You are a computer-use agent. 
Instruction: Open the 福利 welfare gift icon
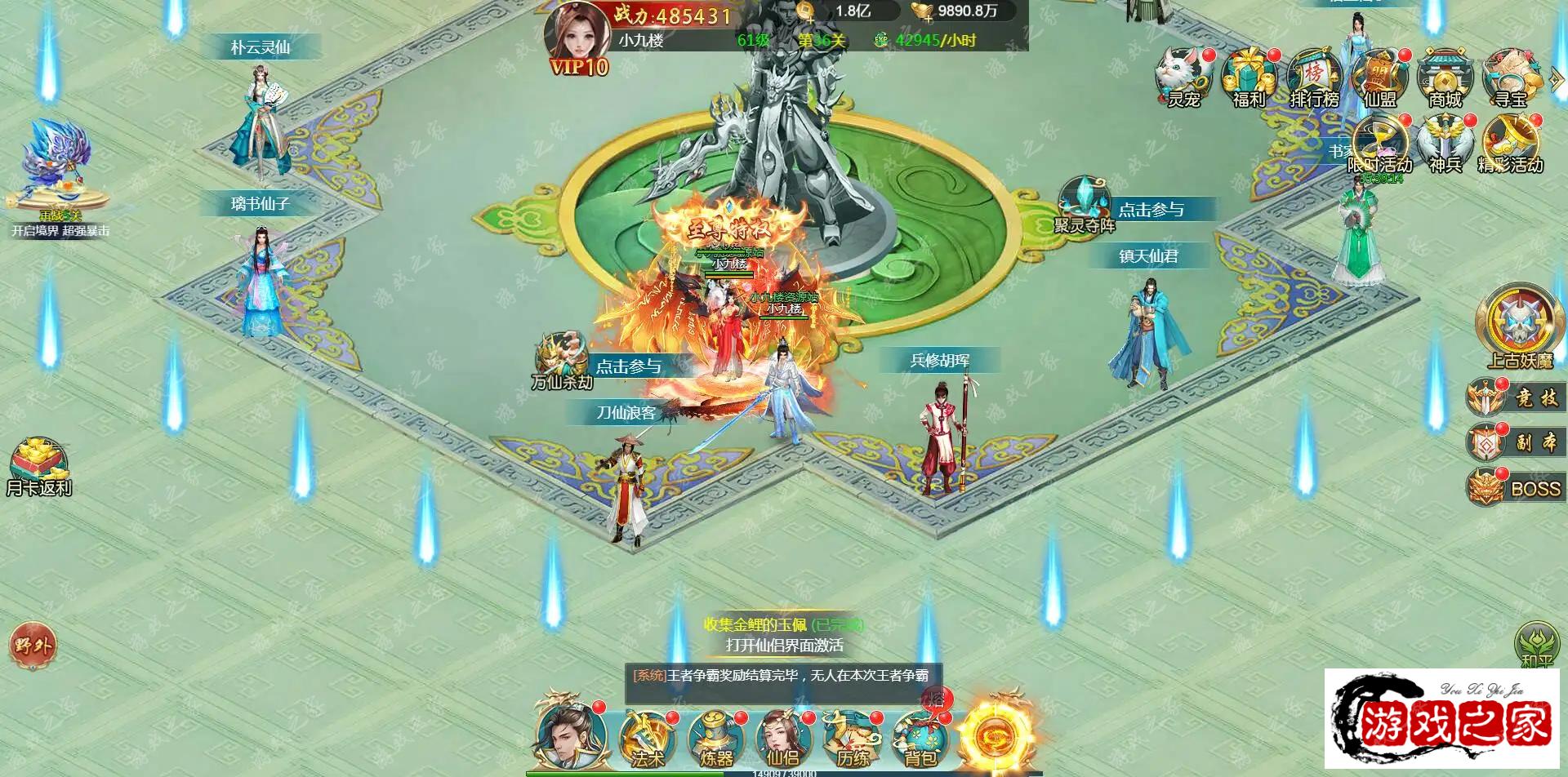pos(1249,78)
